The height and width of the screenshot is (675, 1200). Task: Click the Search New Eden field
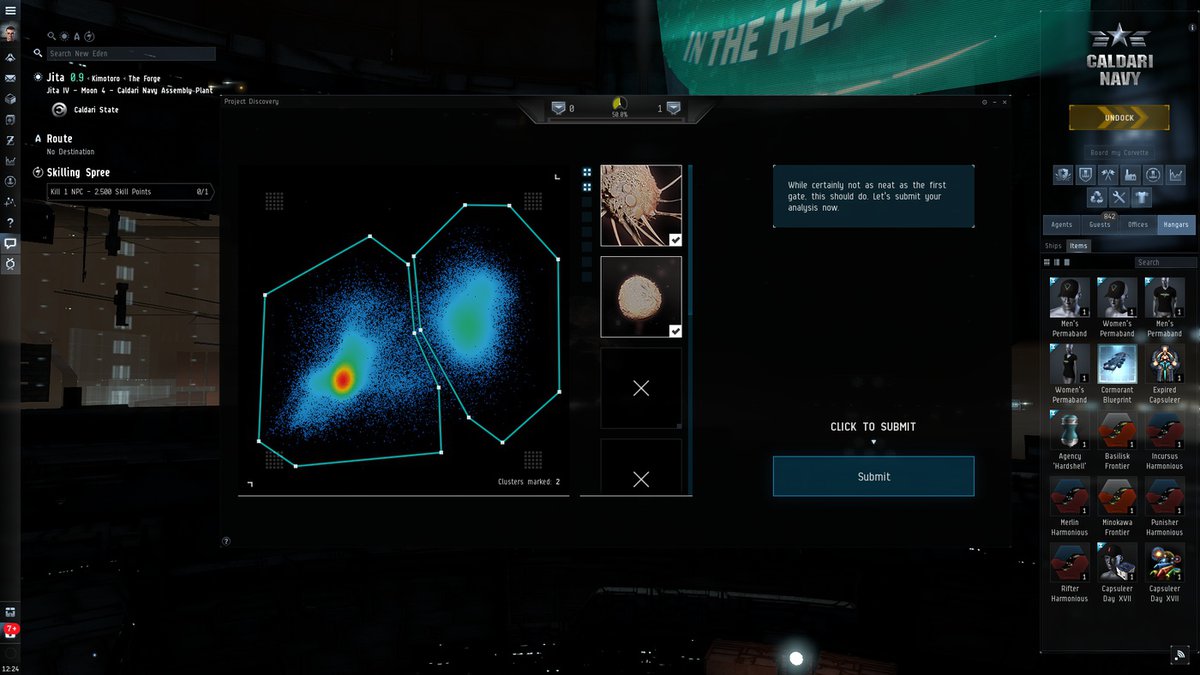(x=130, y=54)
